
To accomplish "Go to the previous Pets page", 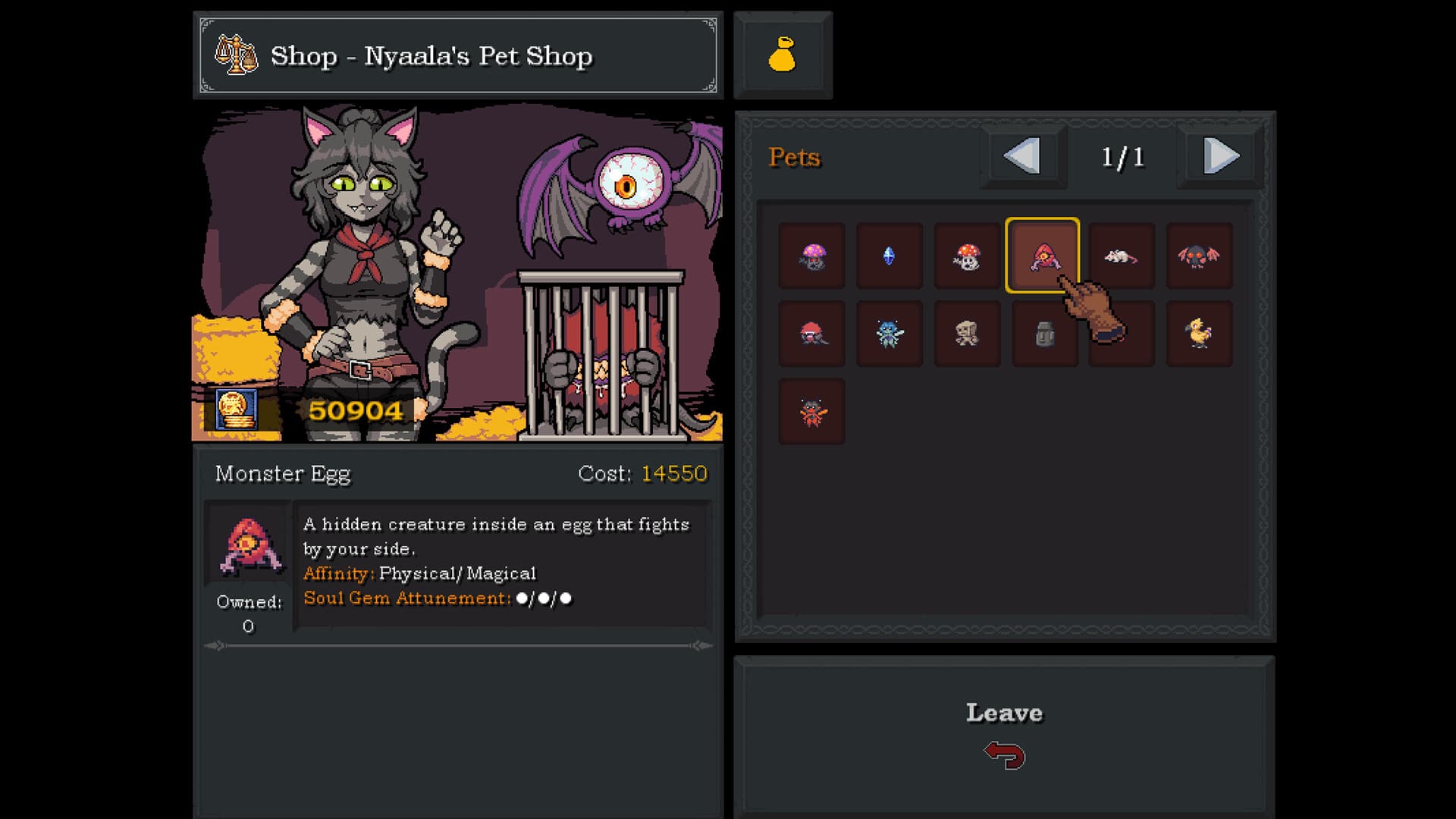I will 1023,156.
